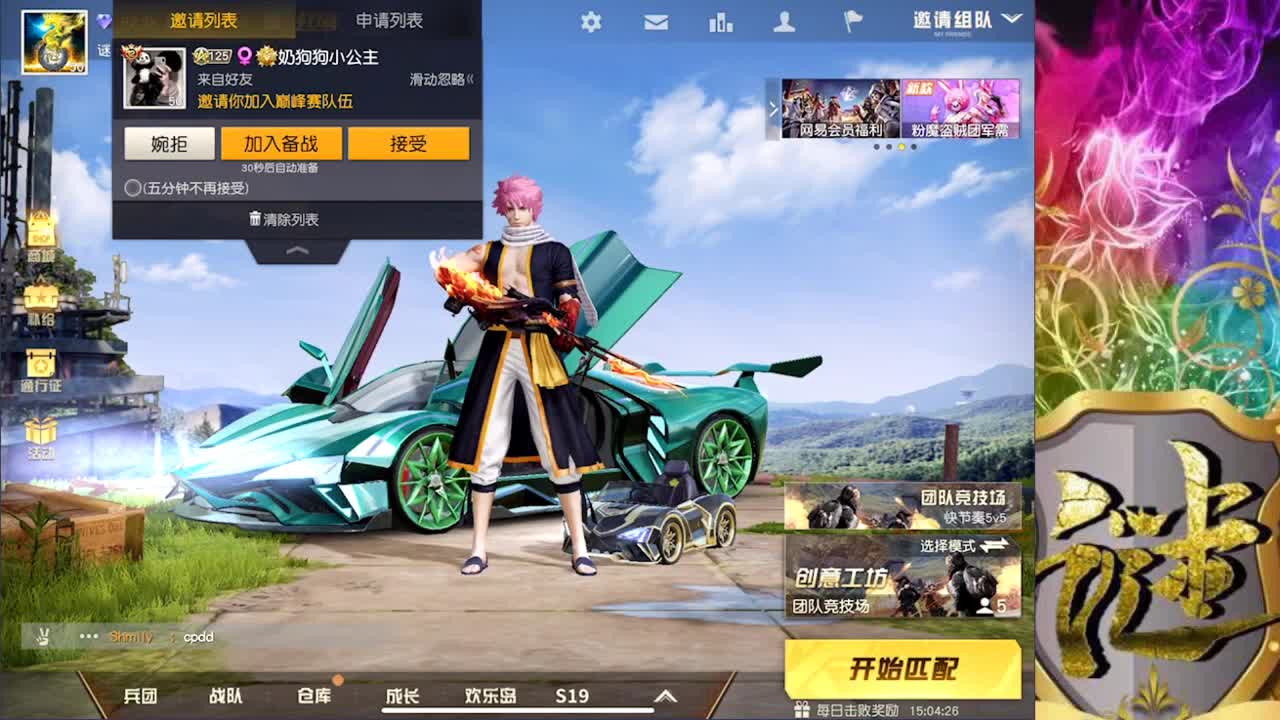The height and width of the screenshot is (720, 1280).
Task: View rankings via the bar chart icon
Action: tap(721, 21)
